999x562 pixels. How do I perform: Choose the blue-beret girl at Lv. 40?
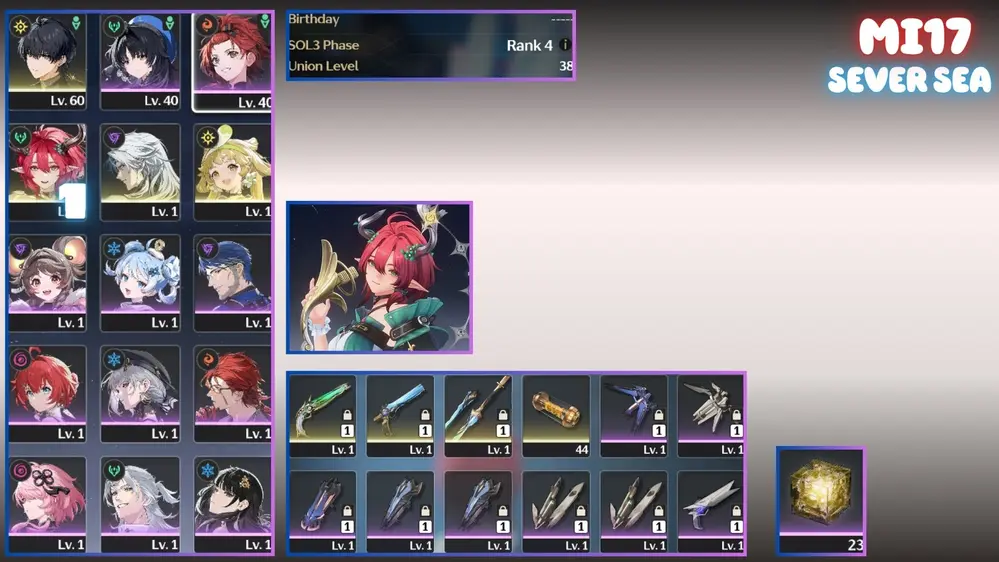[140, 61]
